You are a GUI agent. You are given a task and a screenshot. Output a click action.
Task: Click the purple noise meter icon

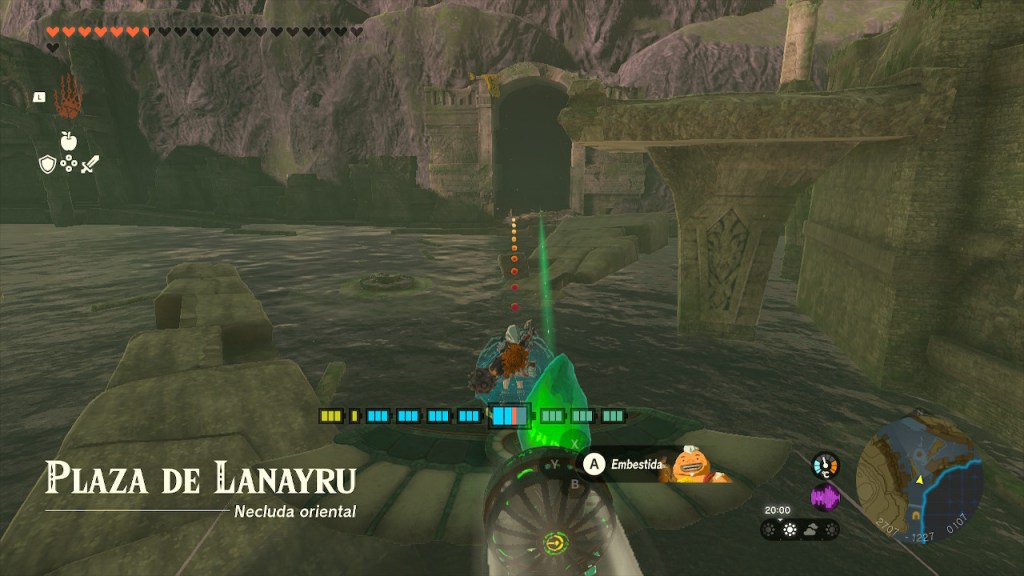tap(825, 497)
